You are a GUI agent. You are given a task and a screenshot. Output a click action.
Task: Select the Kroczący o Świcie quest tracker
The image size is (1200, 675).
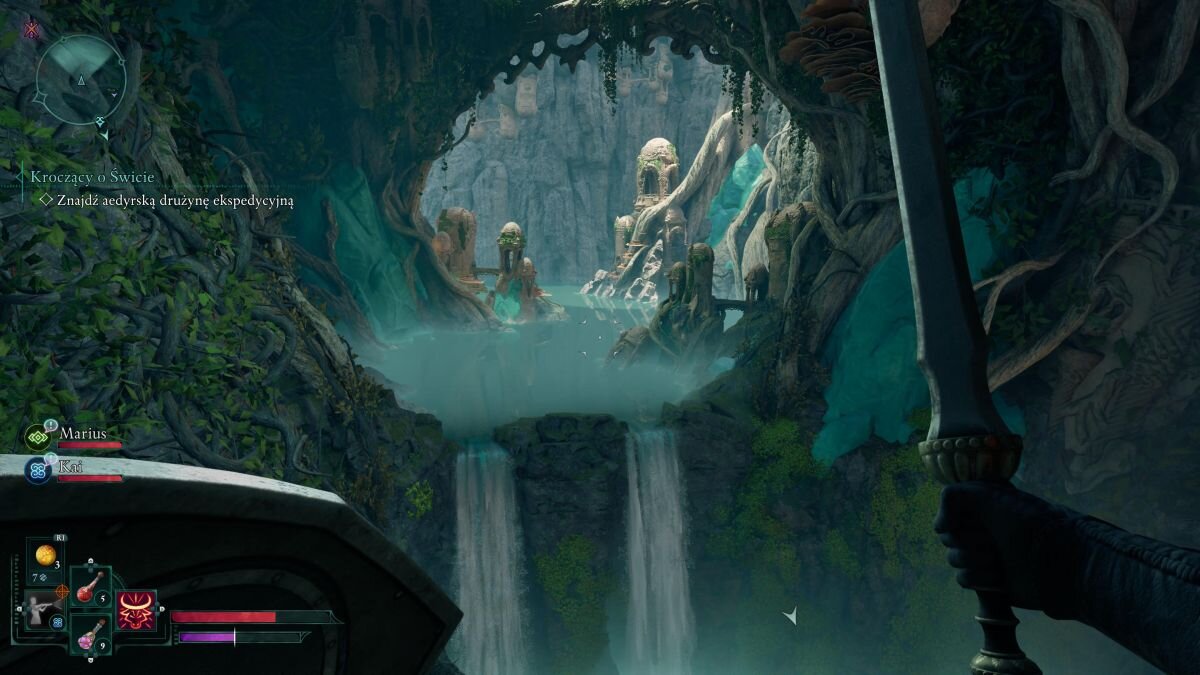point(93,177)
